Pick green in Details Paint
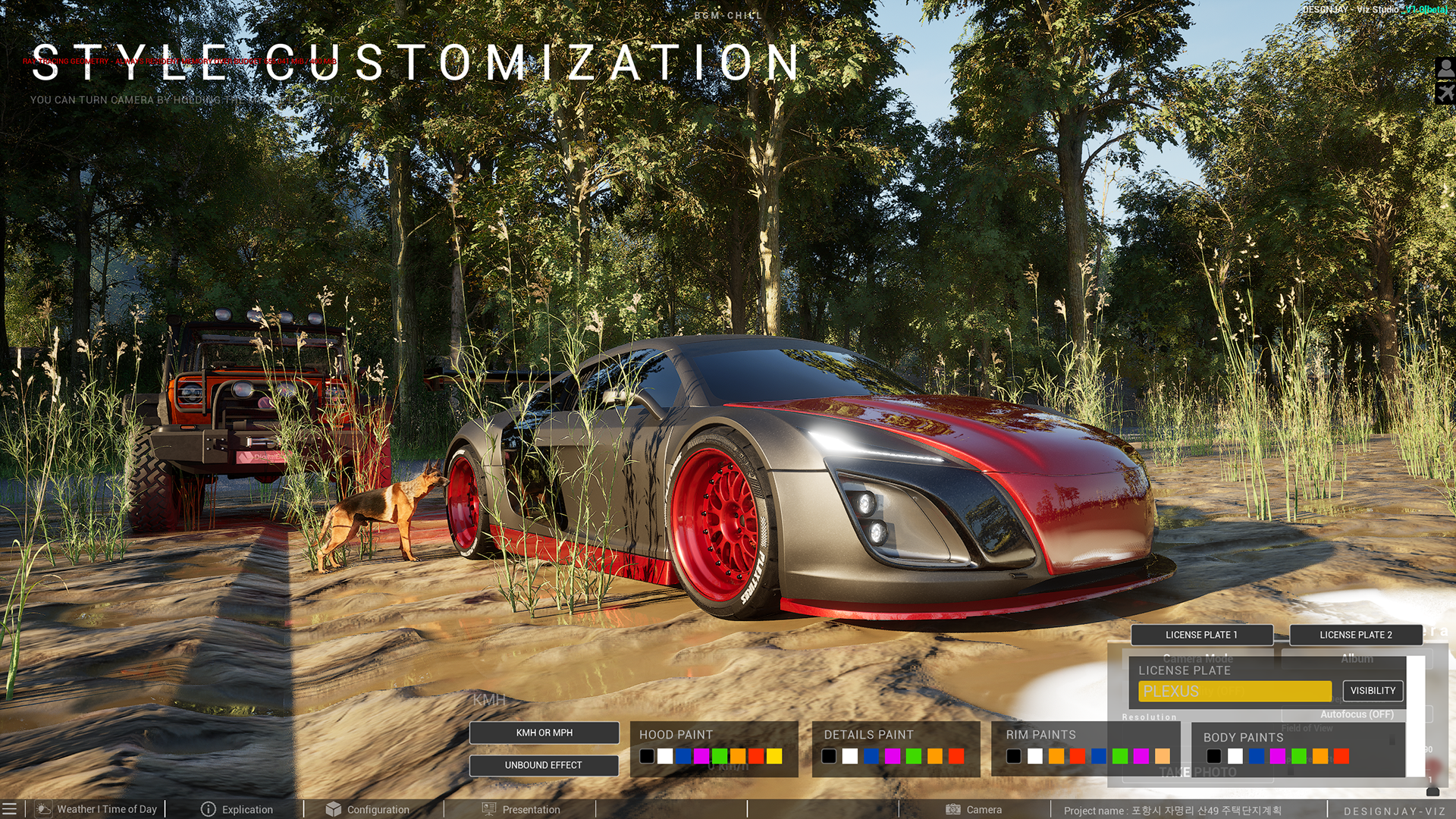This screenshot has height=819, width=1456. click(914, 756)
